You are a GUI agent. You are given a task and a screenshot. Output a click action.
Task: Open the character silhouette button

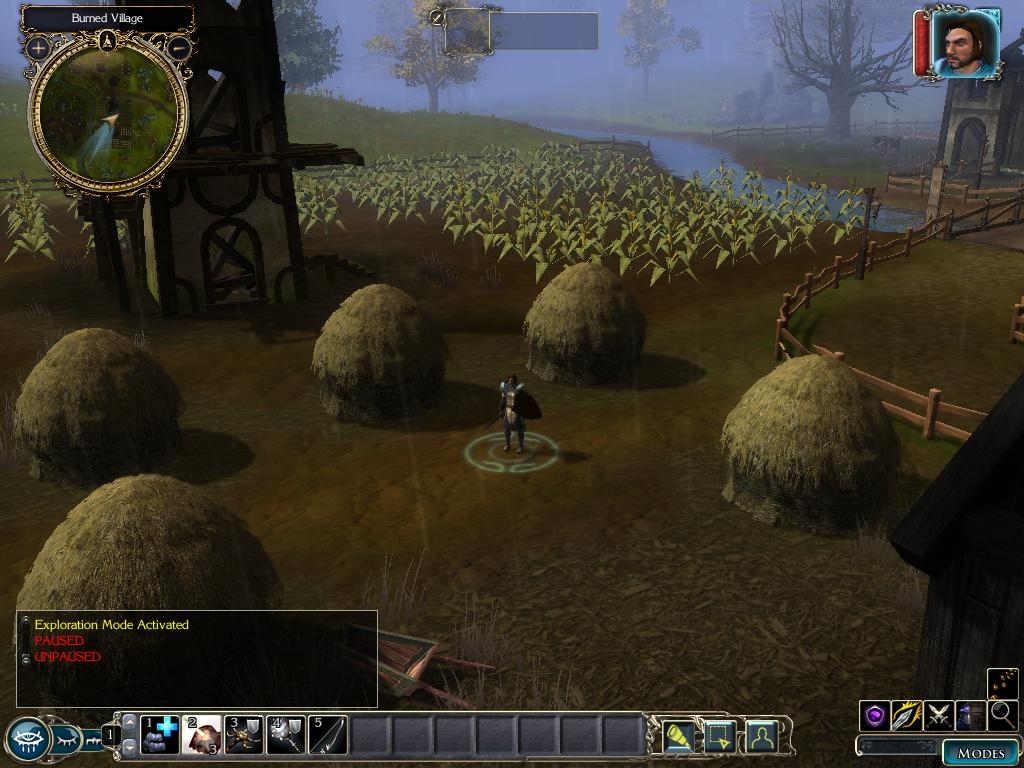pyautogui.click(x=761, y=736)
